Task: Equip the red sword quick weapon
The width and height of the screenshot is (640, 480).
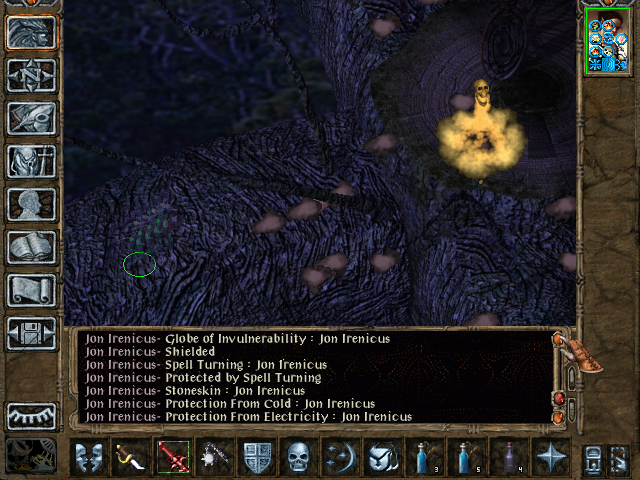Action: tap(171, 458)
